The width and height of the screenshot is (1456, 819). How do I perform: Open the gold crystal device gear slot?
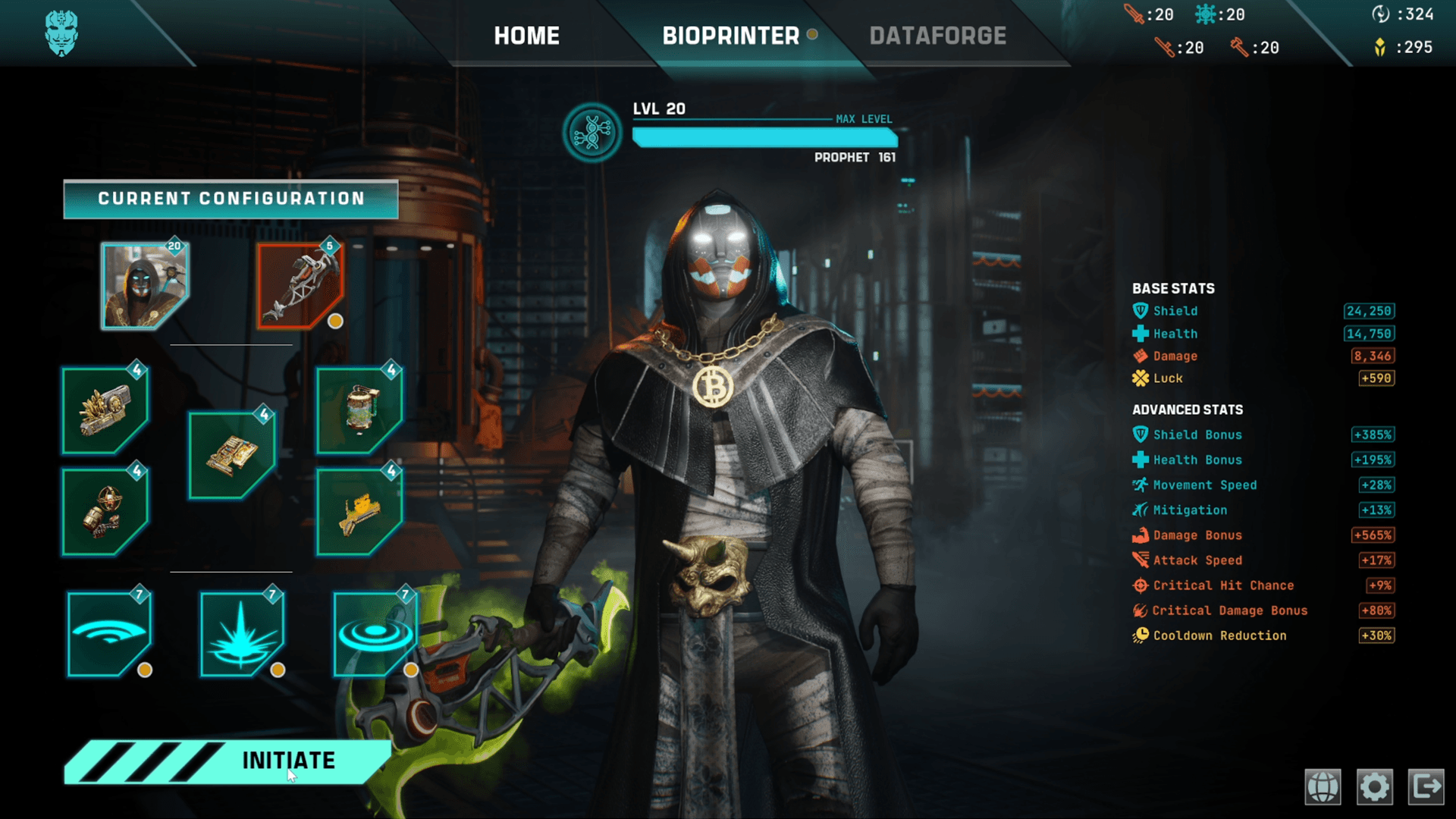tap(105, 410)
